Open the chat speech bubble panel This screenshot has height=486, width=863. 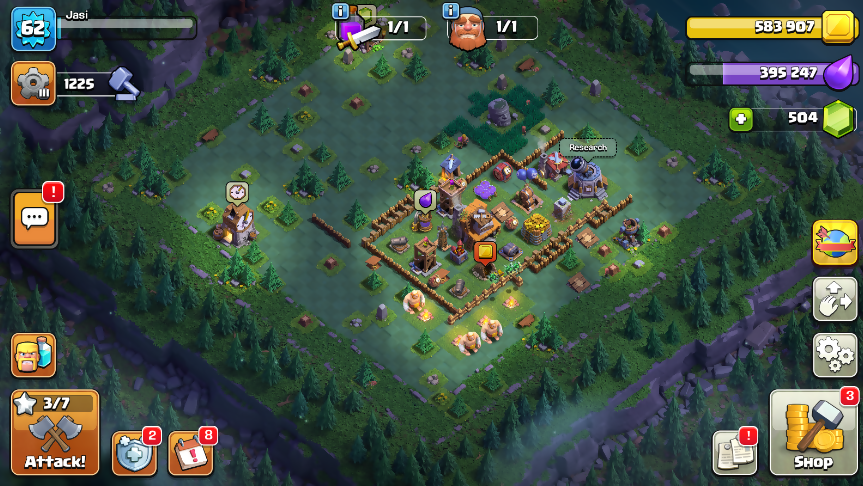click(33, 218)
